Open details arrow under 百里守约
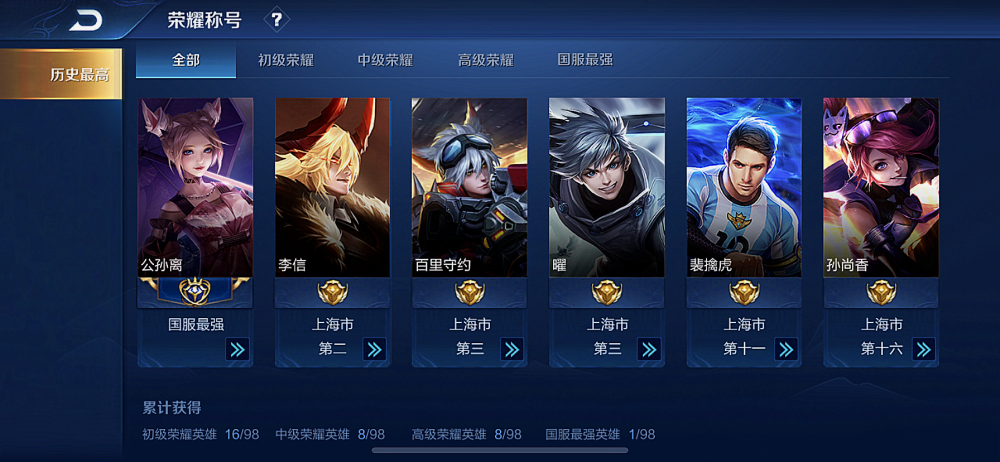Viewport: 1000px width, 462px height. (511, 349)
